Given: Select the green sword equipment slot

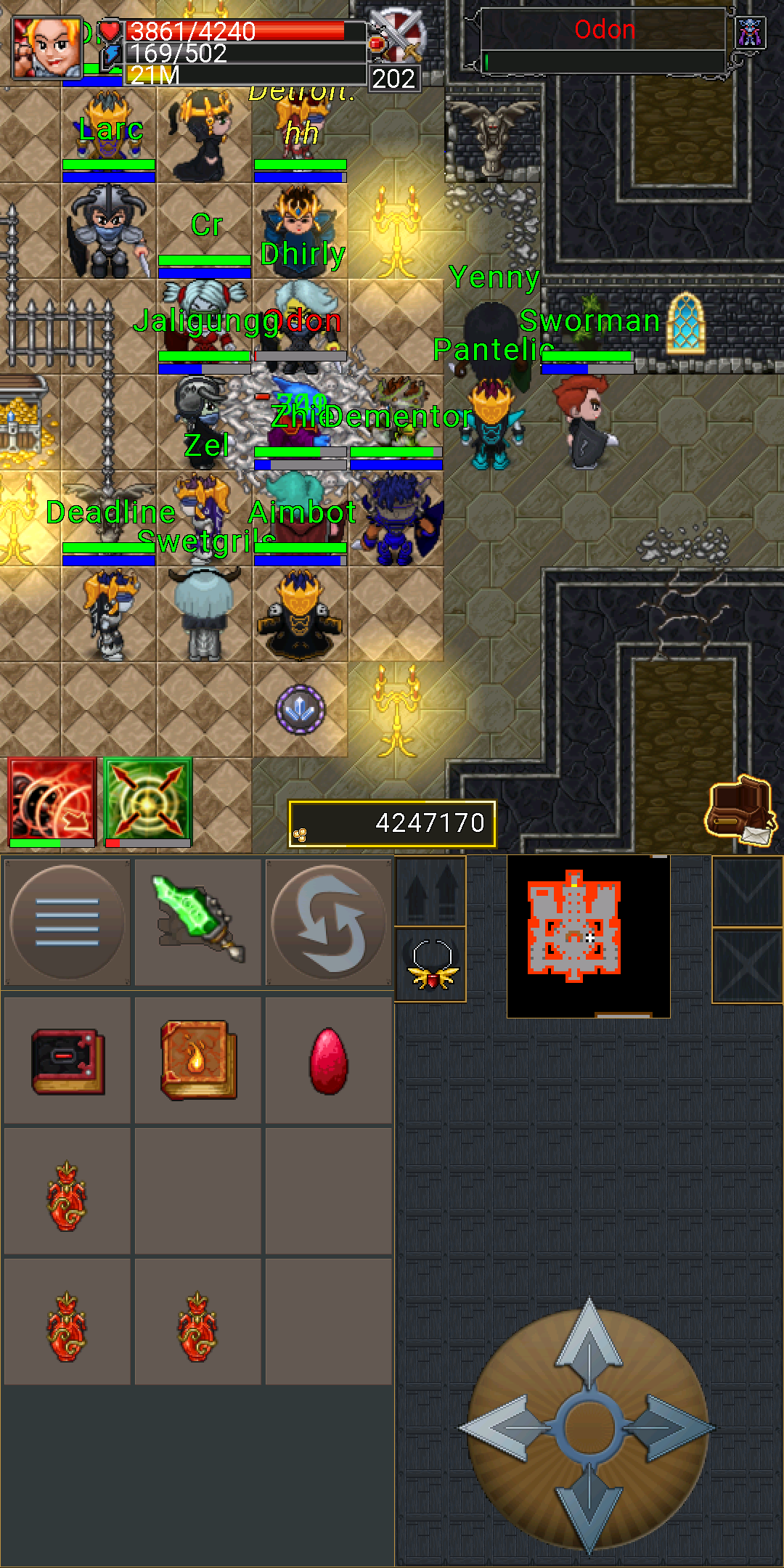Looking at the screenshot, I should pos(197,920).
